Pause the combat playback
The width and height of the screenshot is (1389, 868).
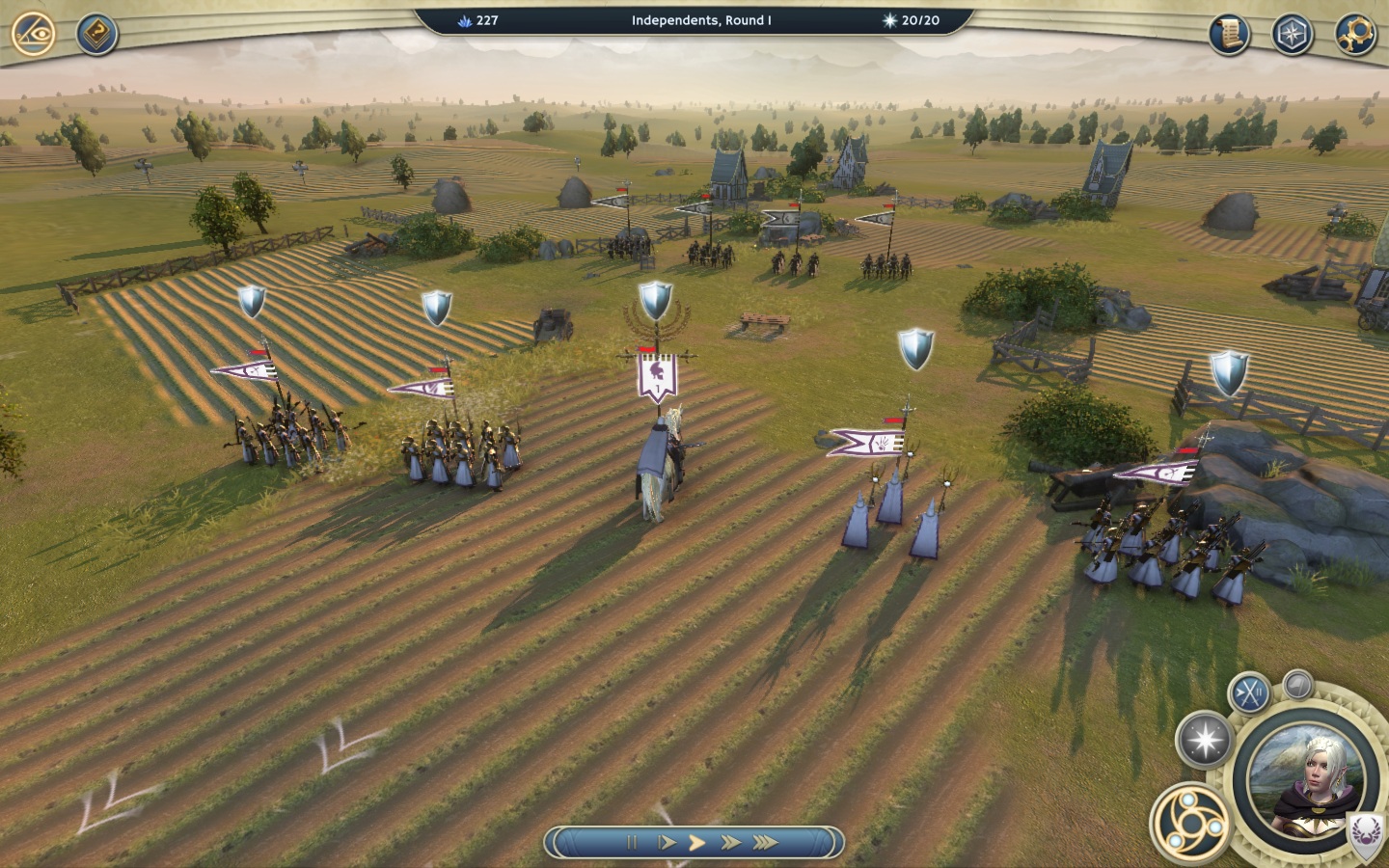632,842
